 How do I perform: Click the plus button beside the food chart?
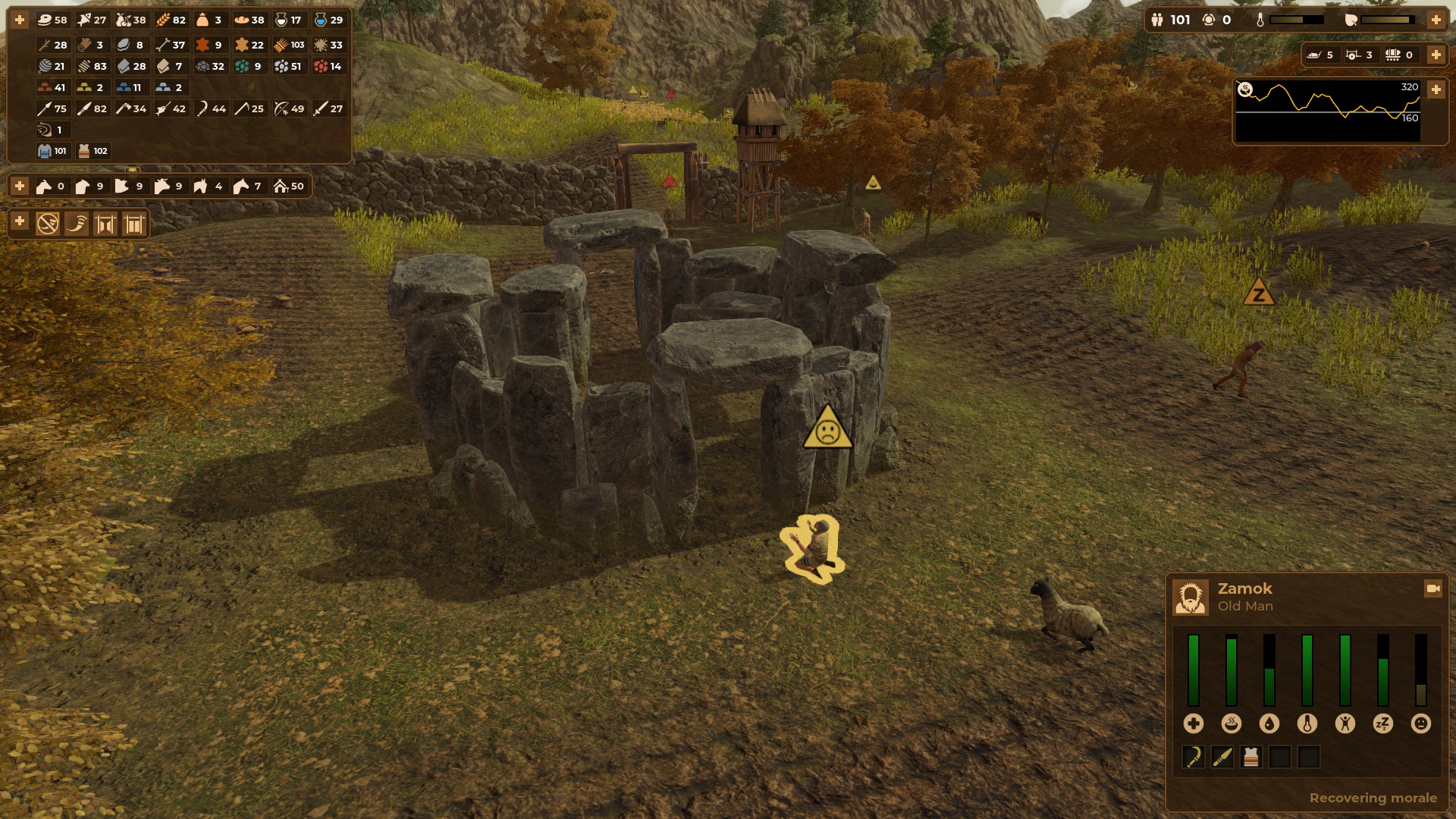(1436, 89)
